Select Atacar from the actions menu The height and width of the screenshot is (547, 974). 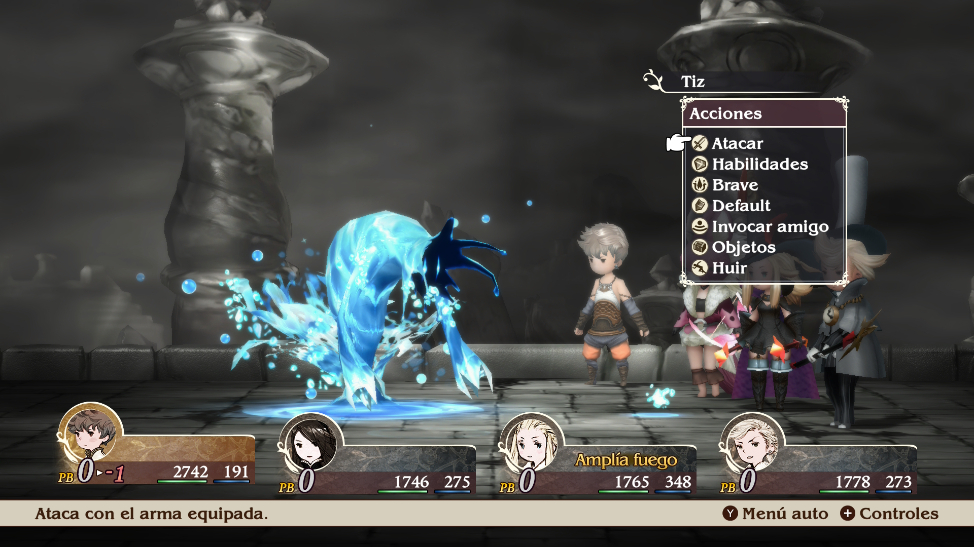(x=736, y=143)
